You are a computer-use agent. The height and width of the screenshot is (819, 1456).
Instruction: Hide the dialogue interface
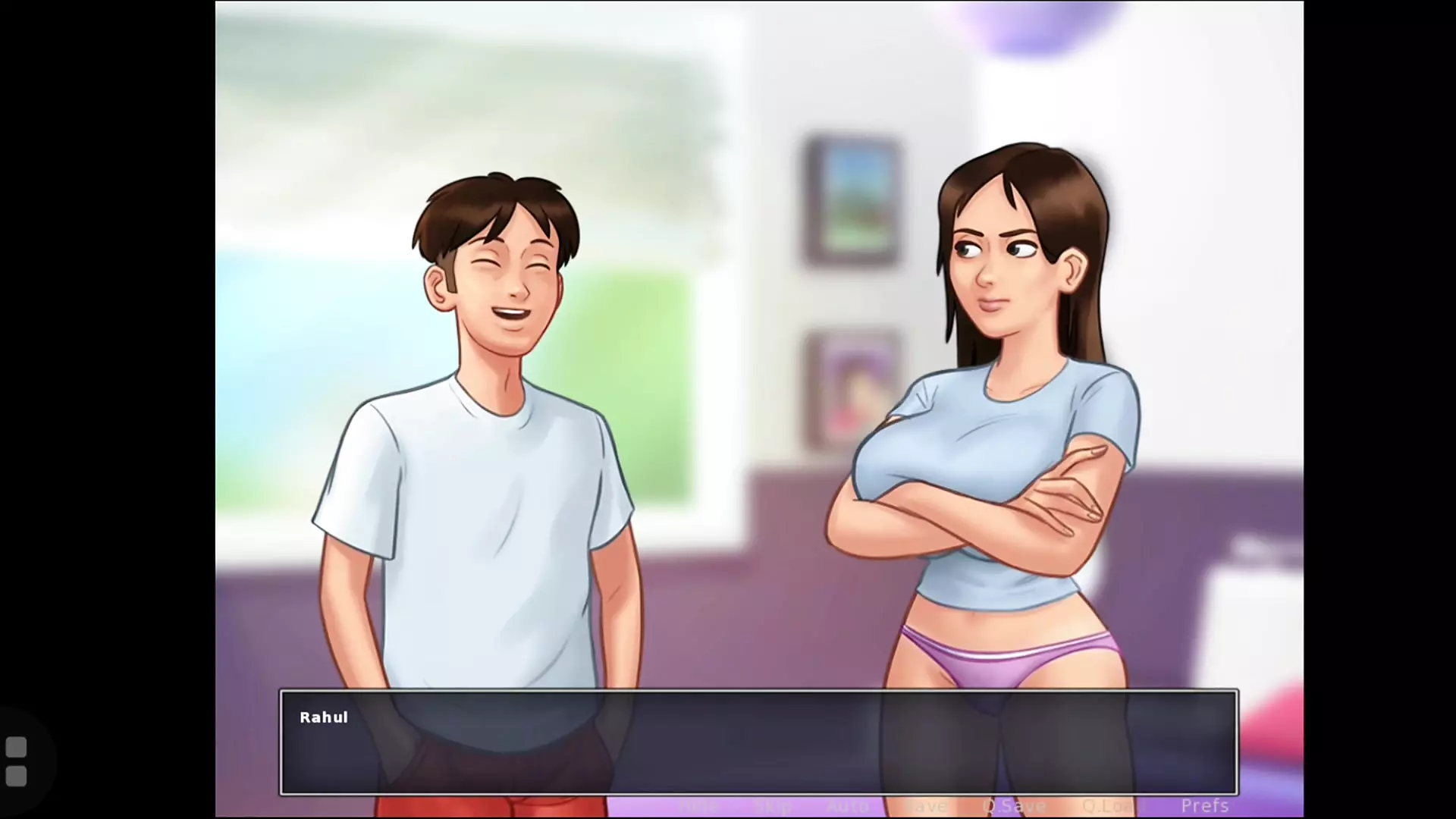(x=698, y=806)
